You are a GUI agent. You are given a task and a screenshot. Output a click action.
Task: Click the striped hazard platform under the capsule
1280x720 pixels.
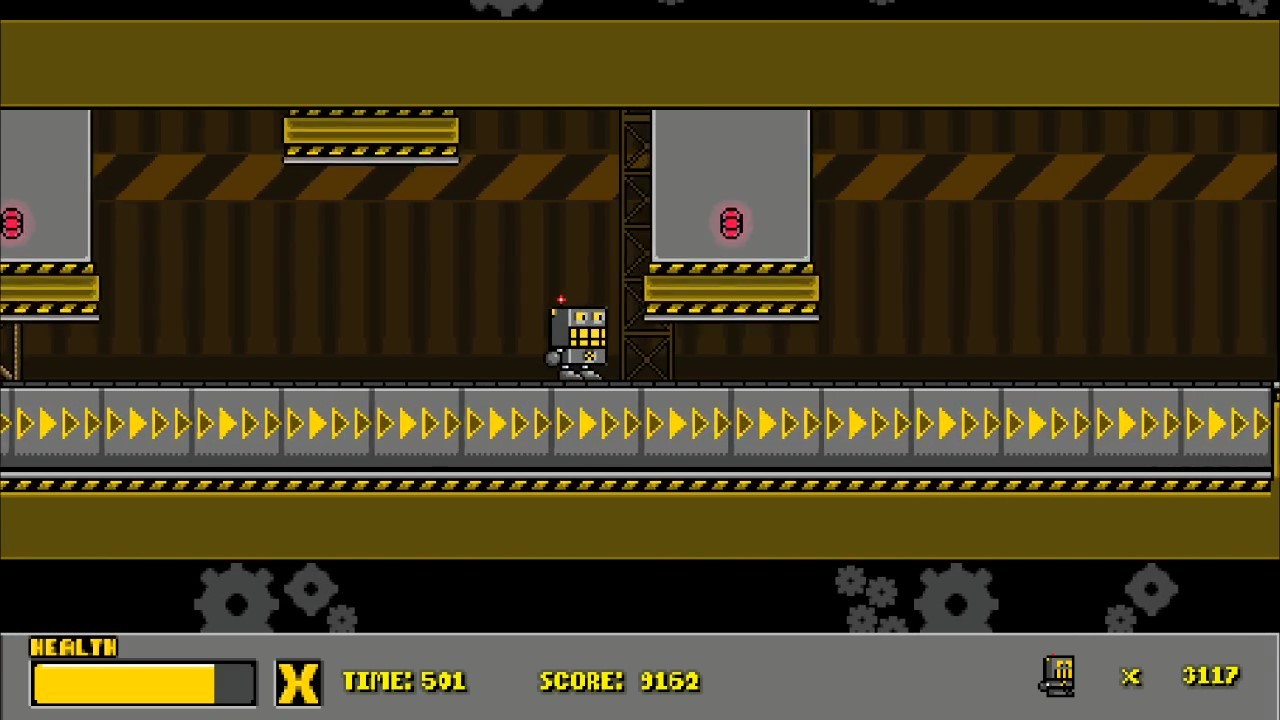[731, 289]
